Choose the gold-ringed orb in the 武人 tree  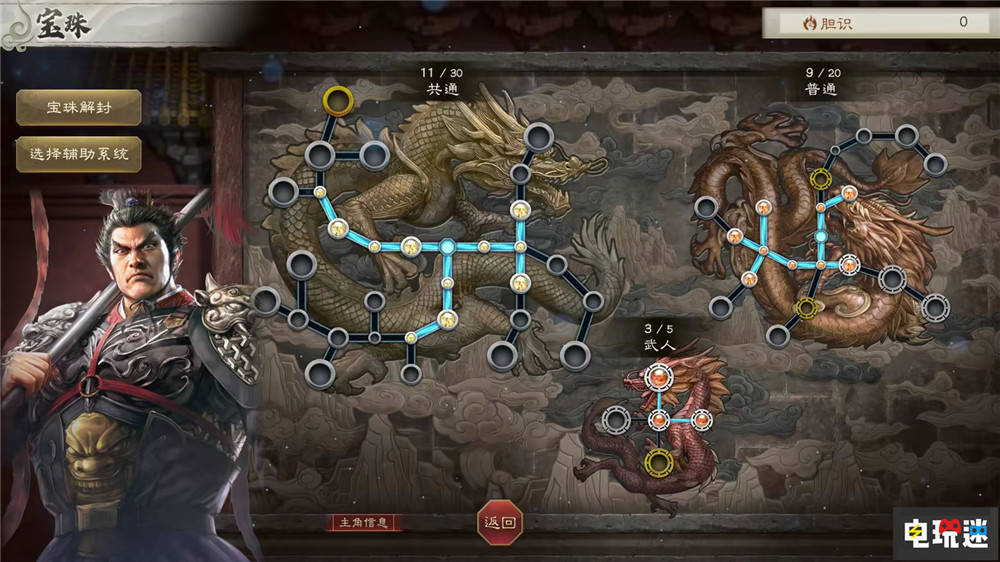coord(658,462)
